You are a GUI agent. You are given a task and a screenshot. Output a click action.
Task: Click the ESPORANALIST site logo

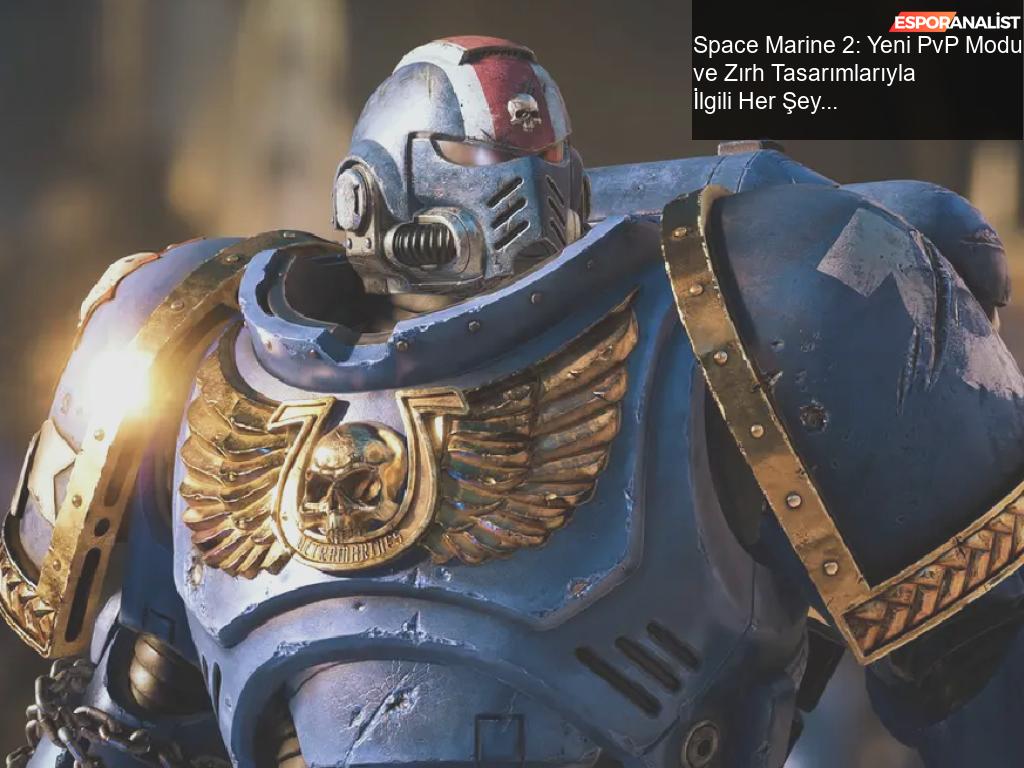955,21
